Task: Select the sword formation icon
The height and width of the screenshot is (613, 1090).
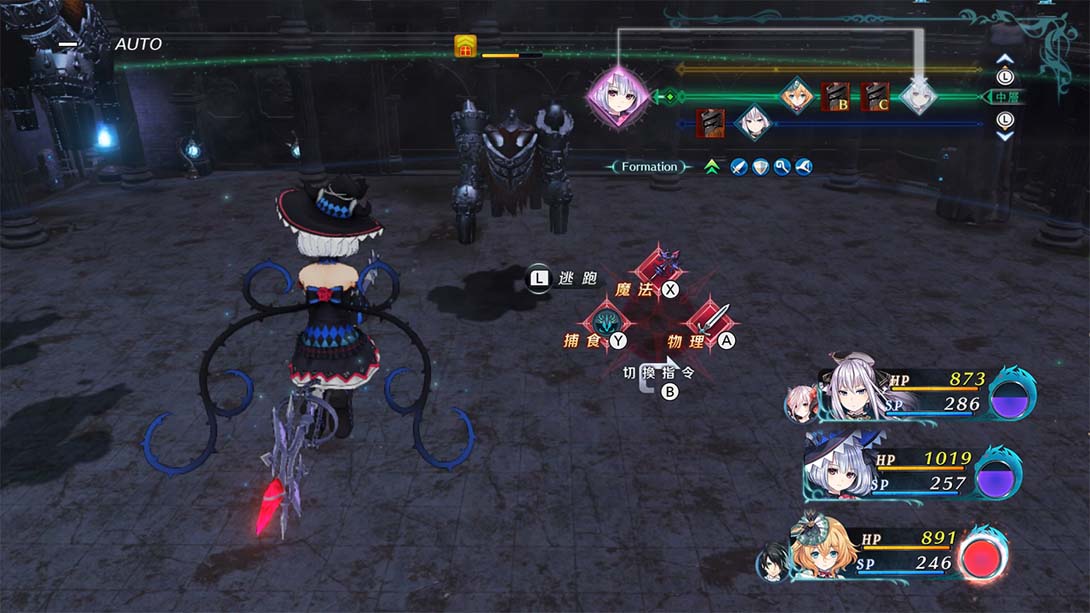Action: point(739,167)
